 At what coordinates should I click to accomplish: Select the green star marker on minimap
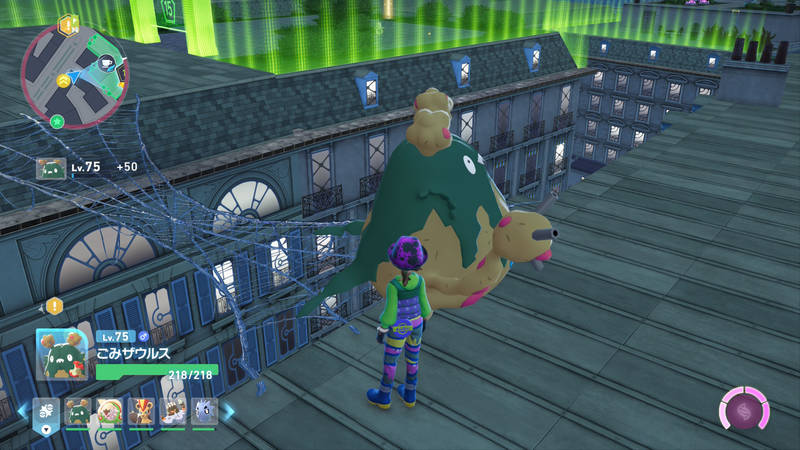pyautogui.click(x=57, y=121)
